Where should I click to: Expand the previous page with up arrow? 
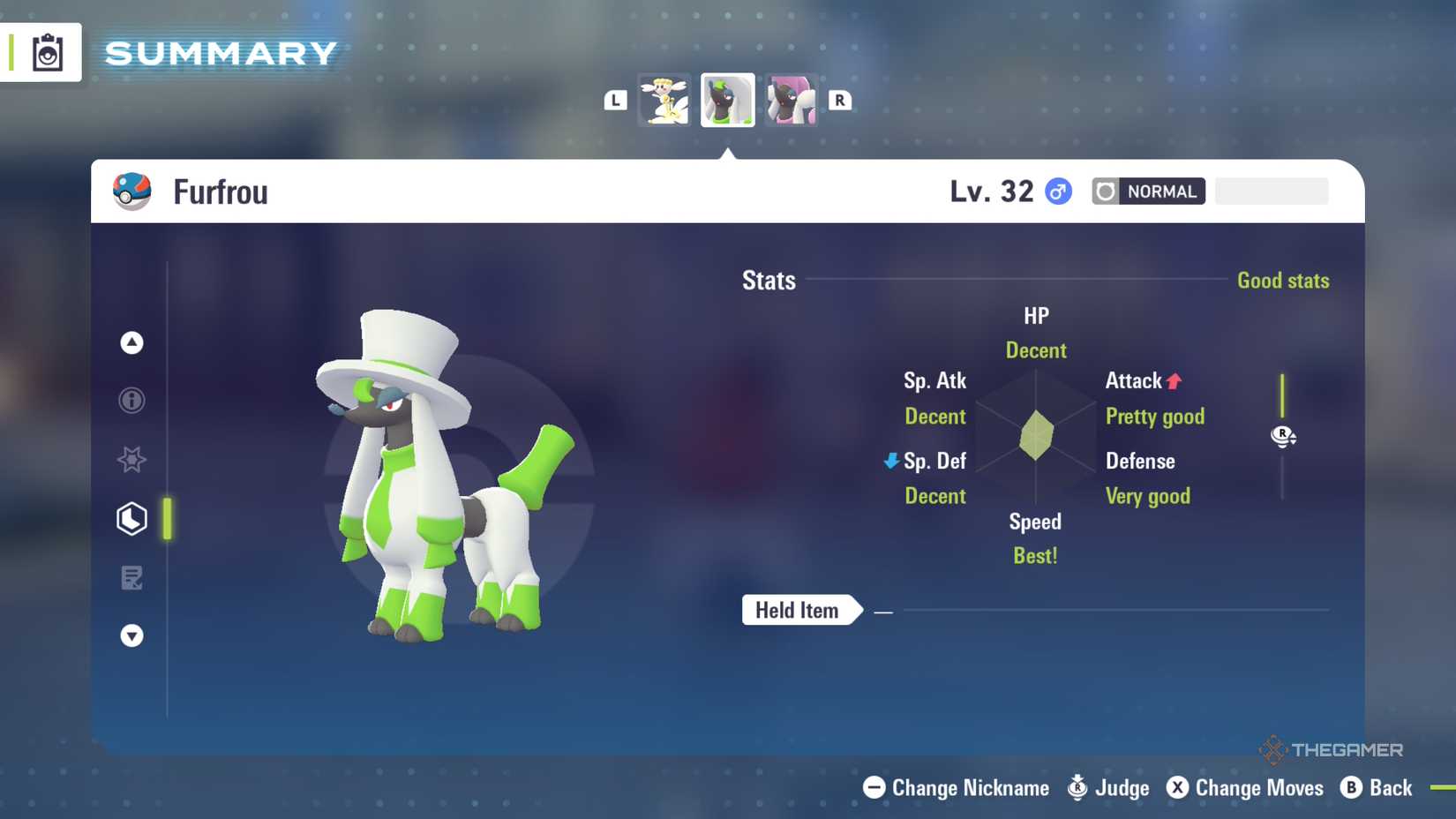click(x=131, y=342)
